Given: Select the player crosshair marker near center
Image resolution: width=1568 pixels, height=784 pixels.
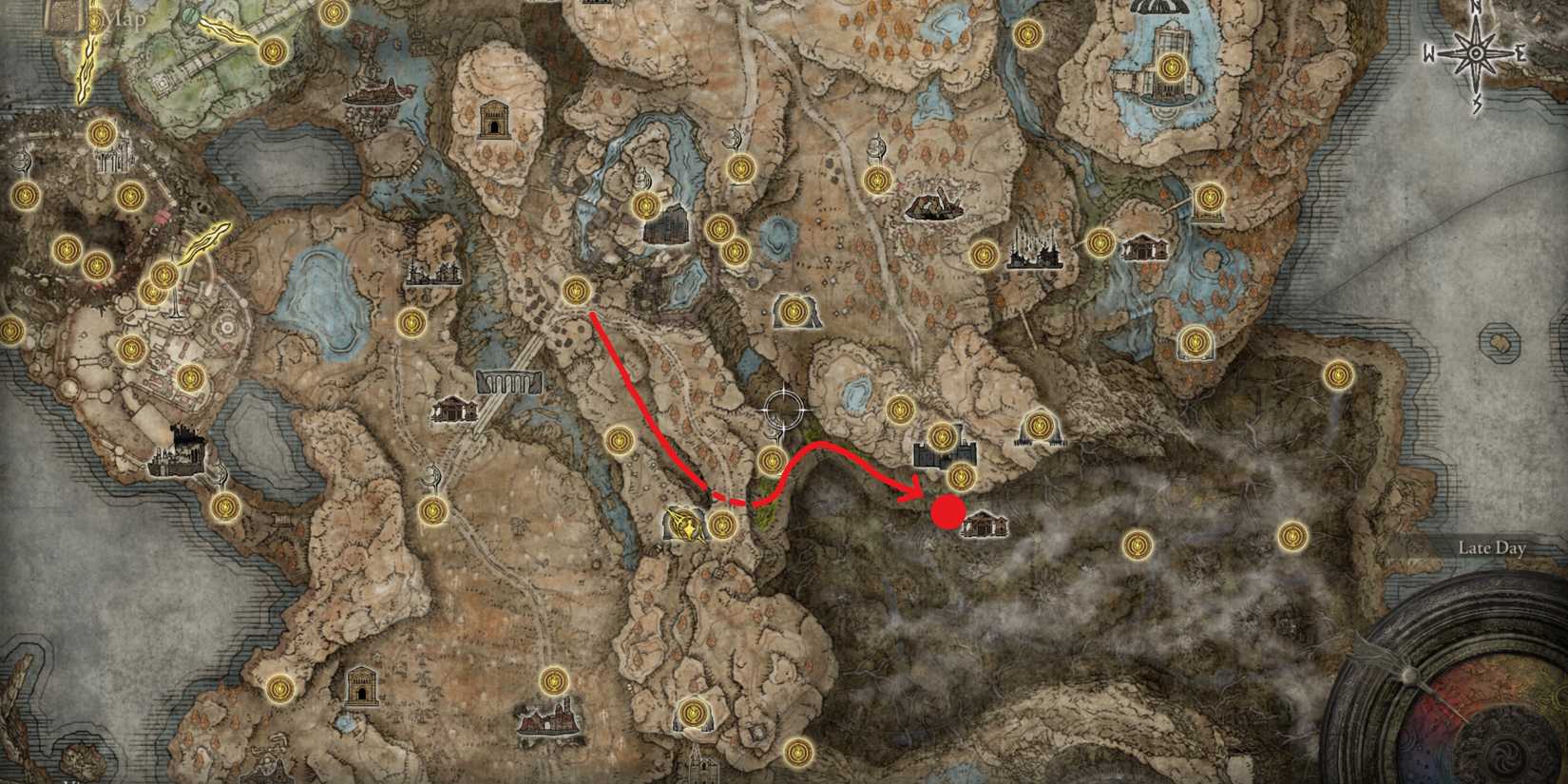Looking at the screenshot, I should [x=785, y=411].
